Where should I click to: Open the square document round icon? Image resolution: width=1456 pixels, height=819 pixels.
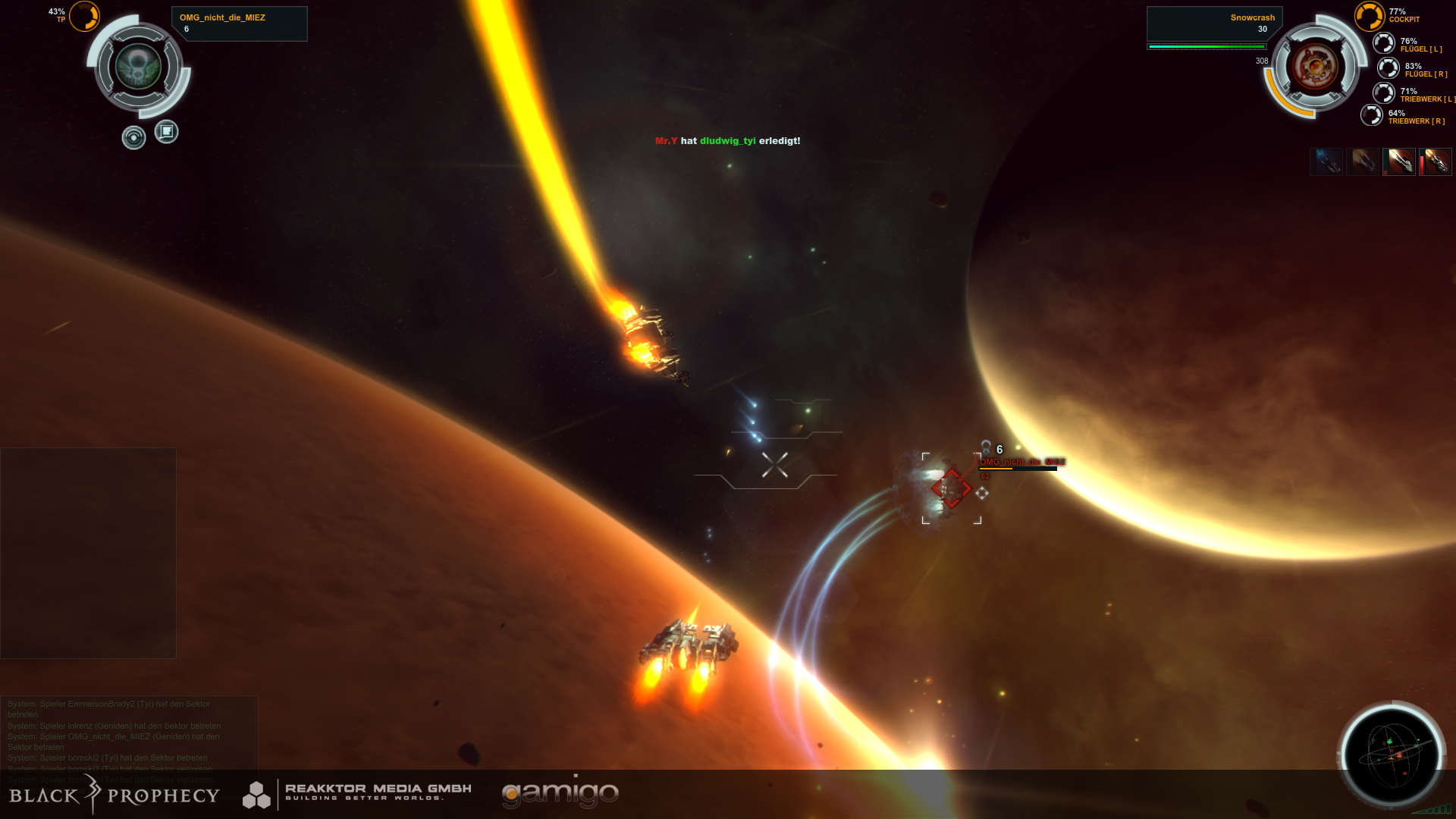pyautogui.click(x=166, y=132)
